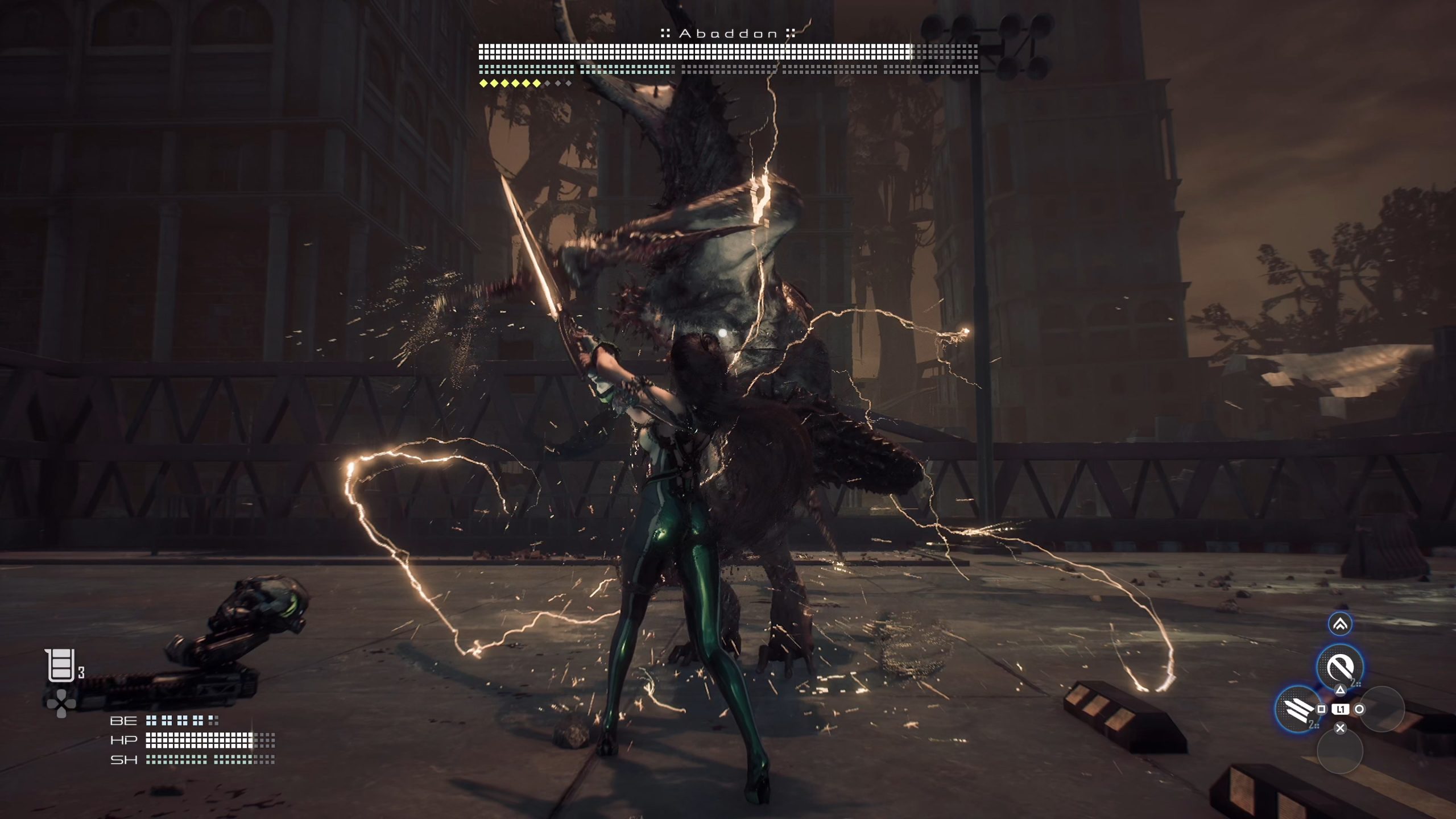The width and height of the screenshot is (1456, 819).
Task: Click the Triangle button glyph under the skill
Action: click(1340, 691)
